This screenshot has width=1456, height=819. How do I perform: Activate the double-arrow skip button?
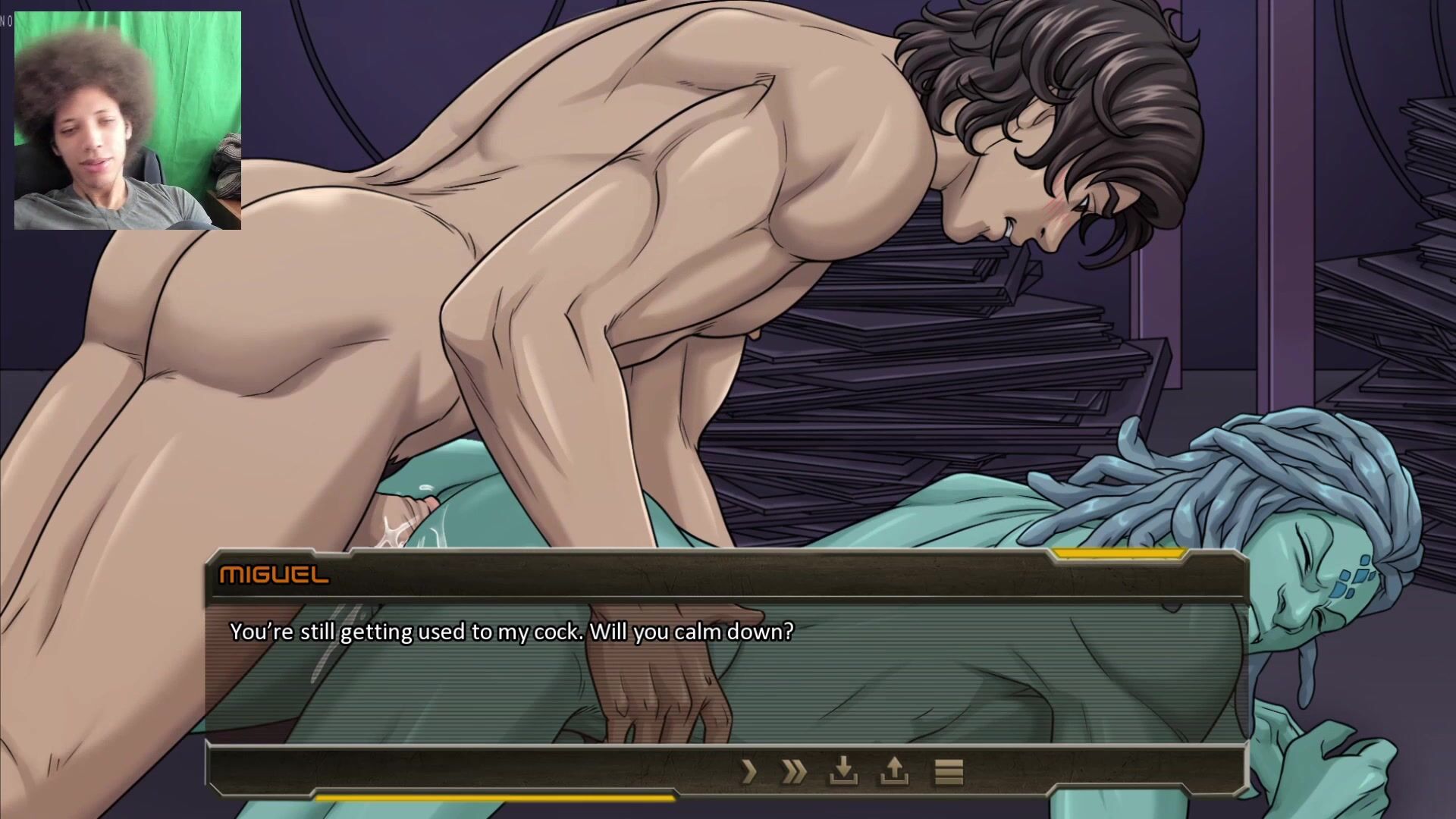[x=794, y=772]
